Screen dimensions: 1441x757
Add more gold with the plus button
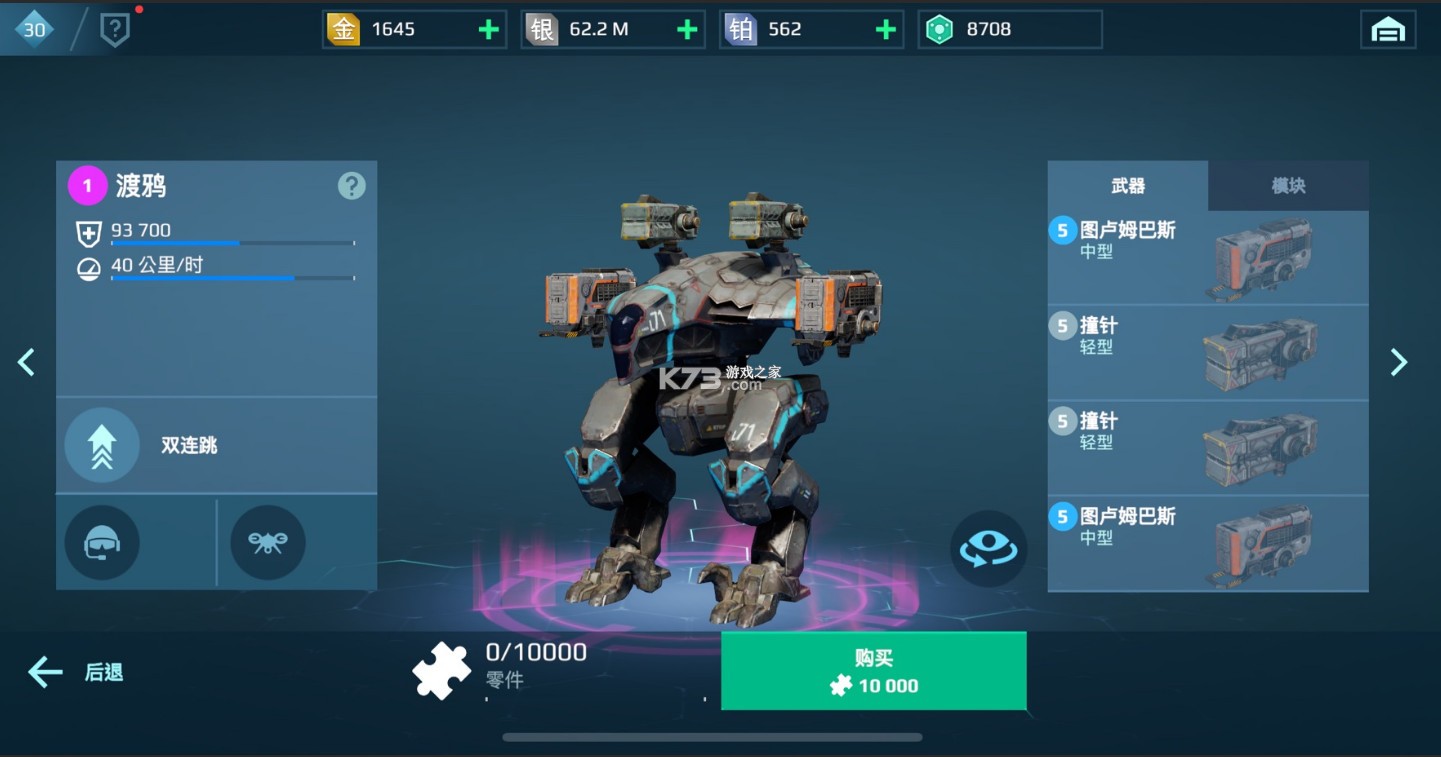[x=488, y=30]
